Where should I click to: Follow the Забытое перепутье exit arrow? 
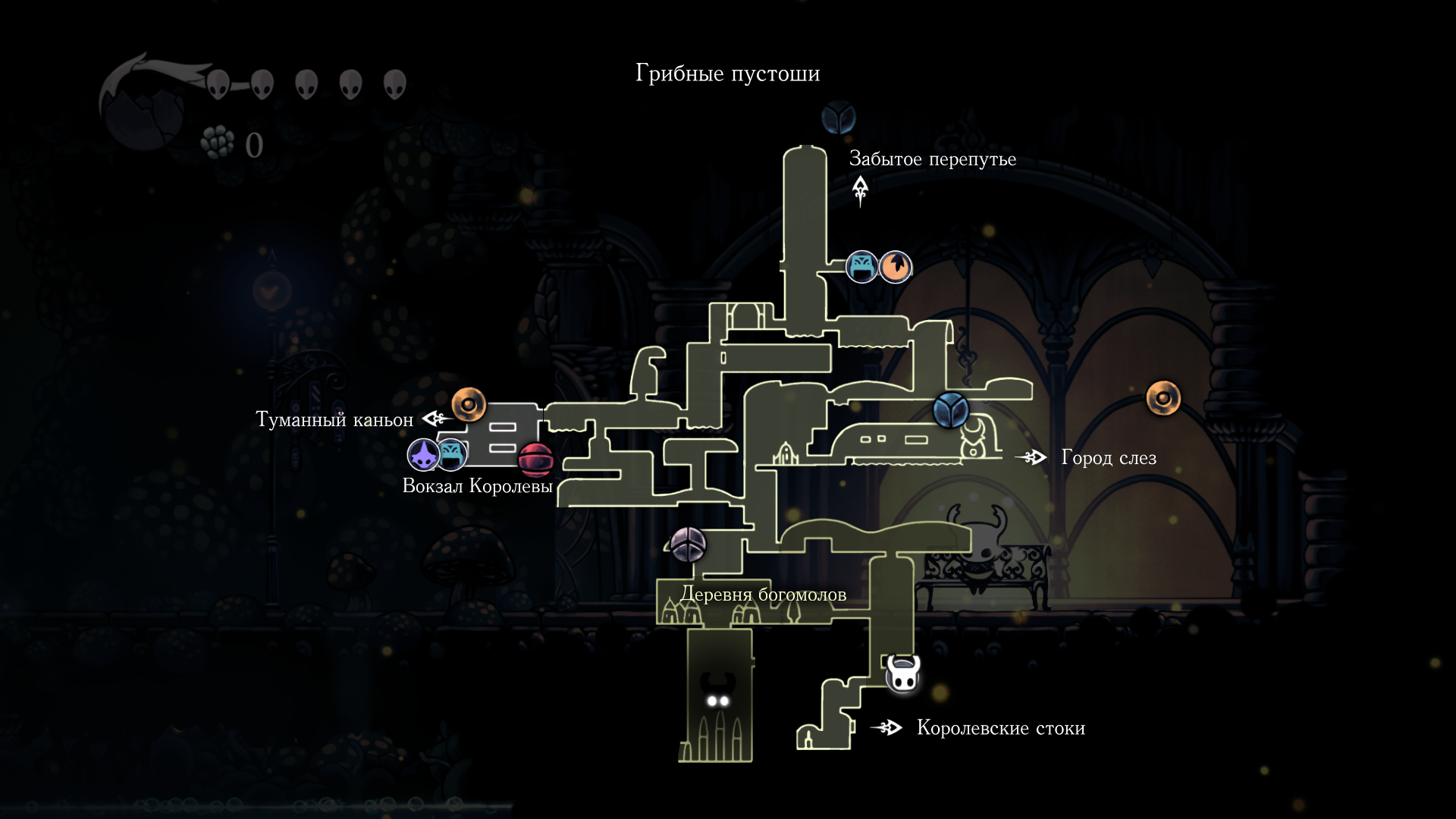tap(860, 190)
